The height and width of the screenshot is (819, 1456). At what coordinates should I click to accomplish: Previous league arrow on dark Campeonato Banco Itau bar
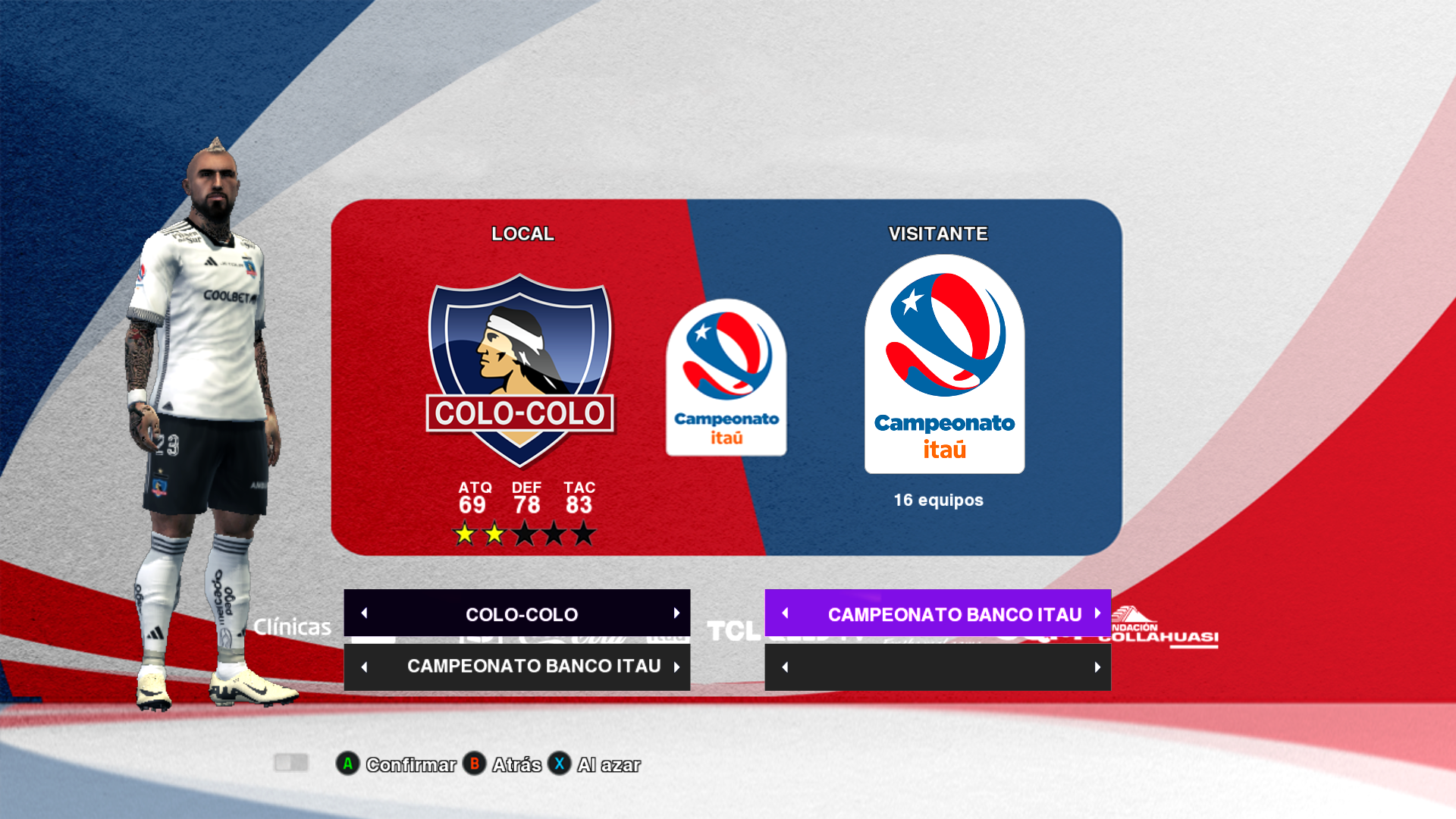pos(365,667)
